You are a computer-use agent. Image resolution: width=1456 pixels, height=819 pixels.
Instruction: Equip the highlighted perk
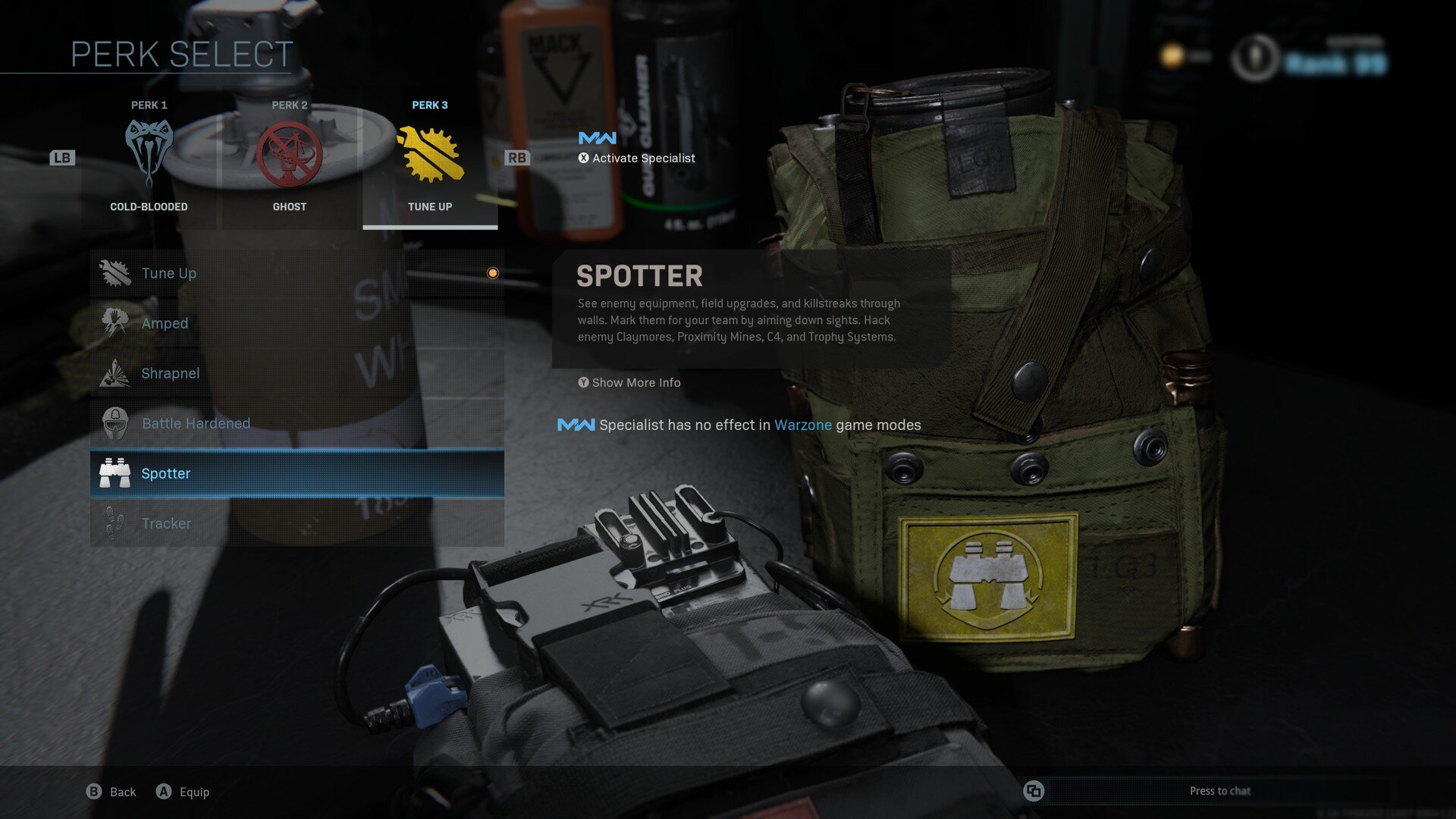tap(183, 792)
